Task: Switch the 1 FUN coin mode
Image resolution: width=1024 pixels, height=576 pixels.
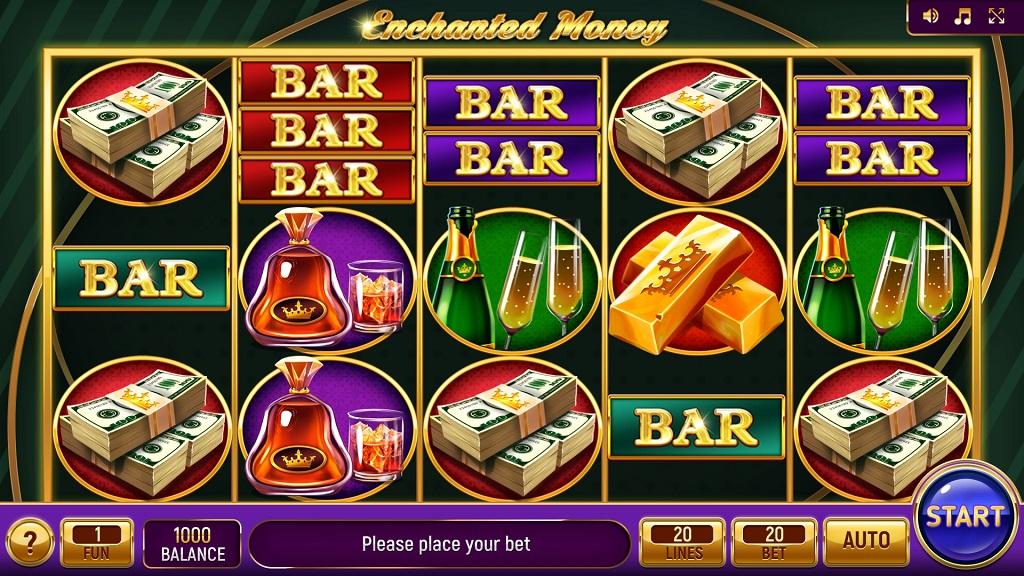Action: point(97,542)
